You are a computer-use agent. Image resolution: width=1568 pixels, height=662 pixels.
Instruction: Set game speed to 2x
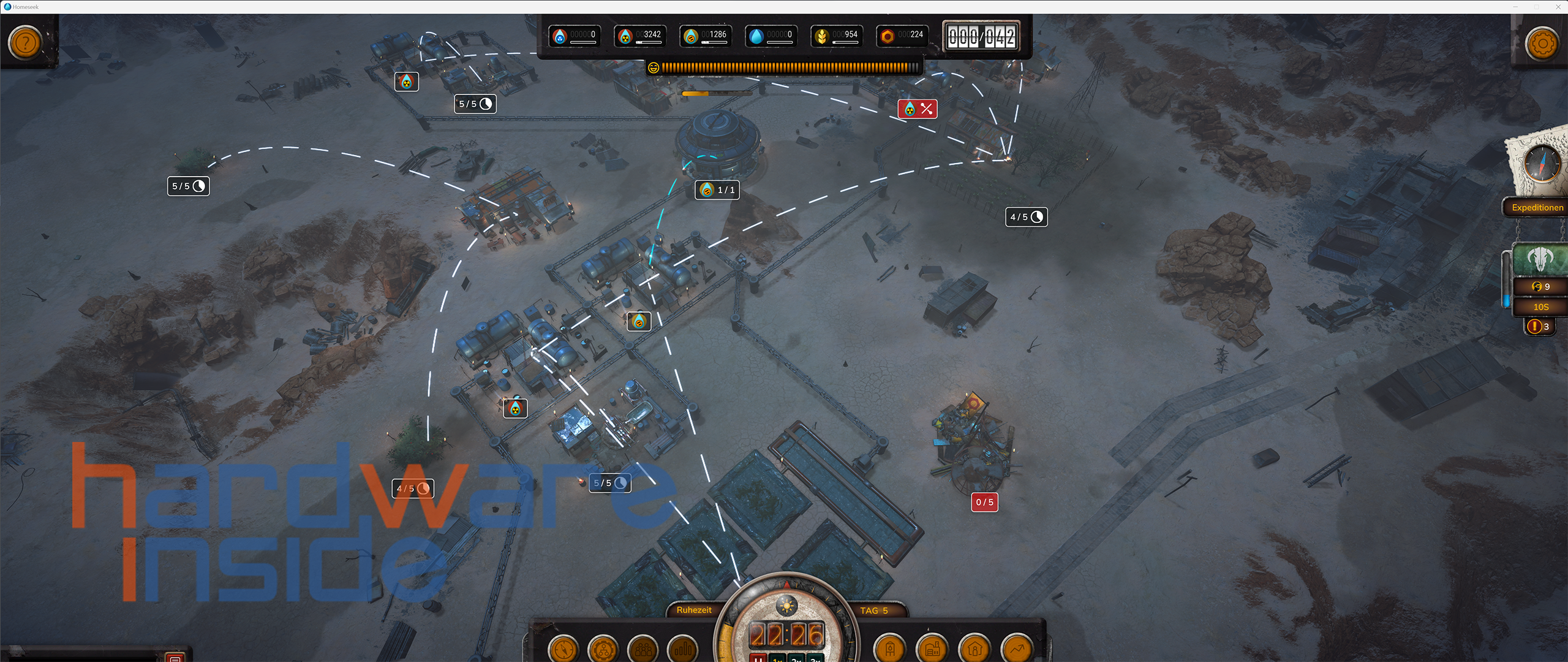point(796,659)
